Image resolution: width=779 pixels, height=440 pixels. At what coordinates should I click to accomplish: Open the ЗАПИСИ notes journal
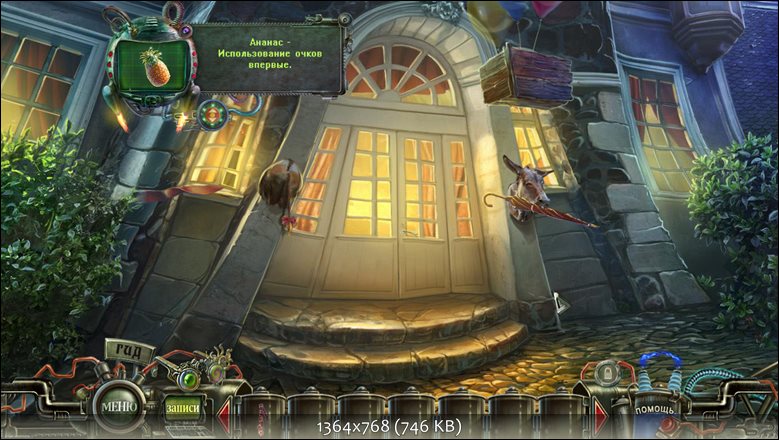(x=183, y=408)
